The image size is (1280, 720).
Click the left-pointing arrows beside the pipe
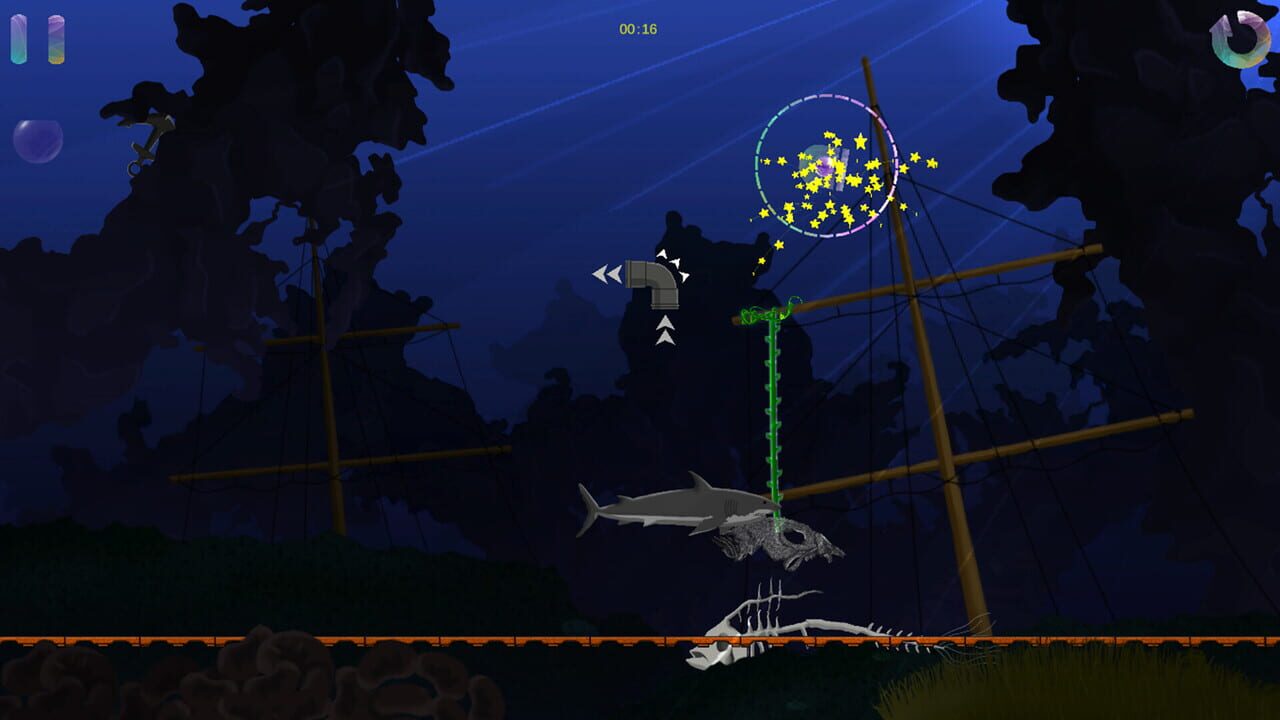607,272
